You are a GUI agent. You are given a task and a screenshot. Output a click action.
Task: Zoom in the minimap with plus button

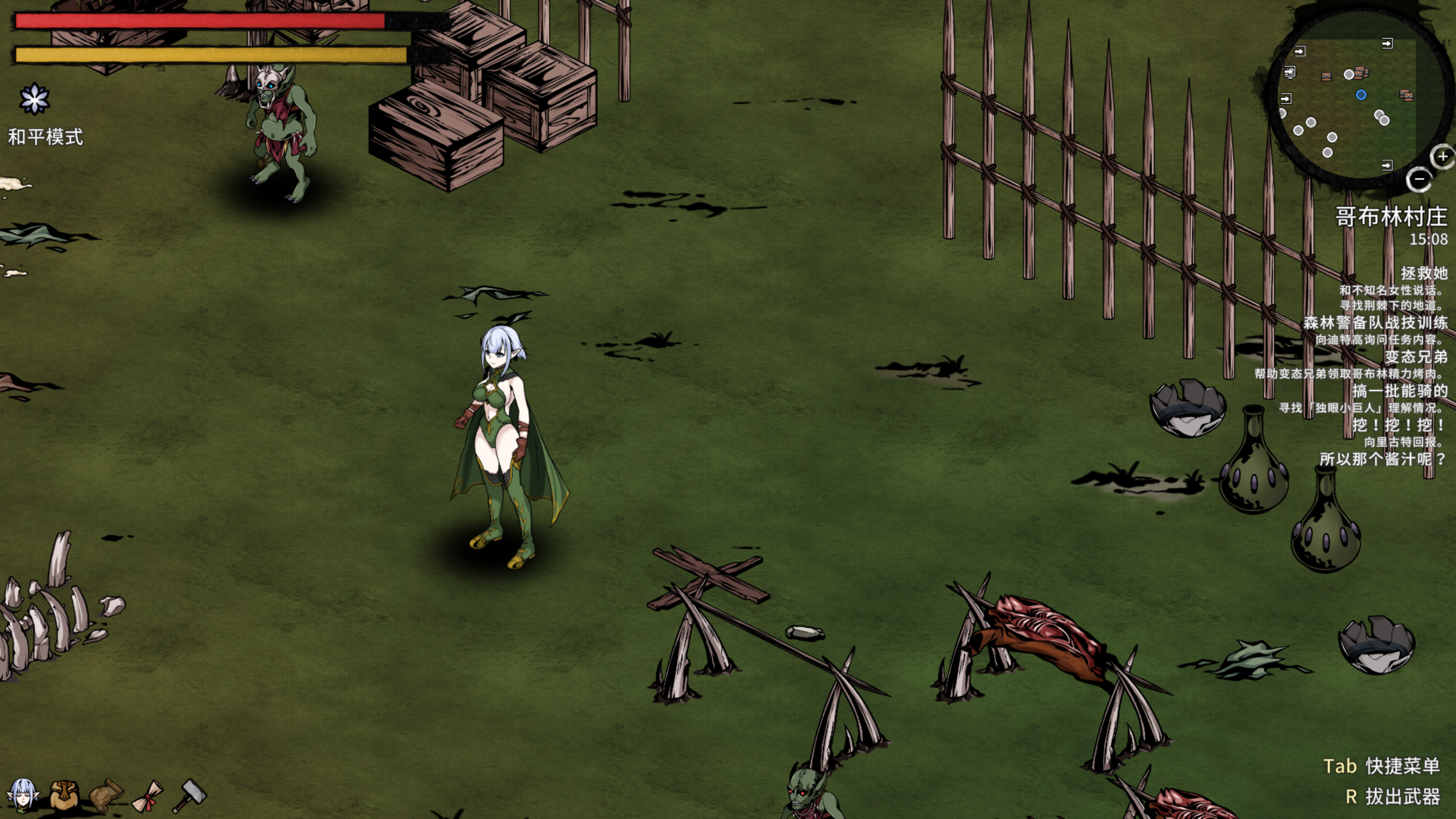click(1442, 157)
